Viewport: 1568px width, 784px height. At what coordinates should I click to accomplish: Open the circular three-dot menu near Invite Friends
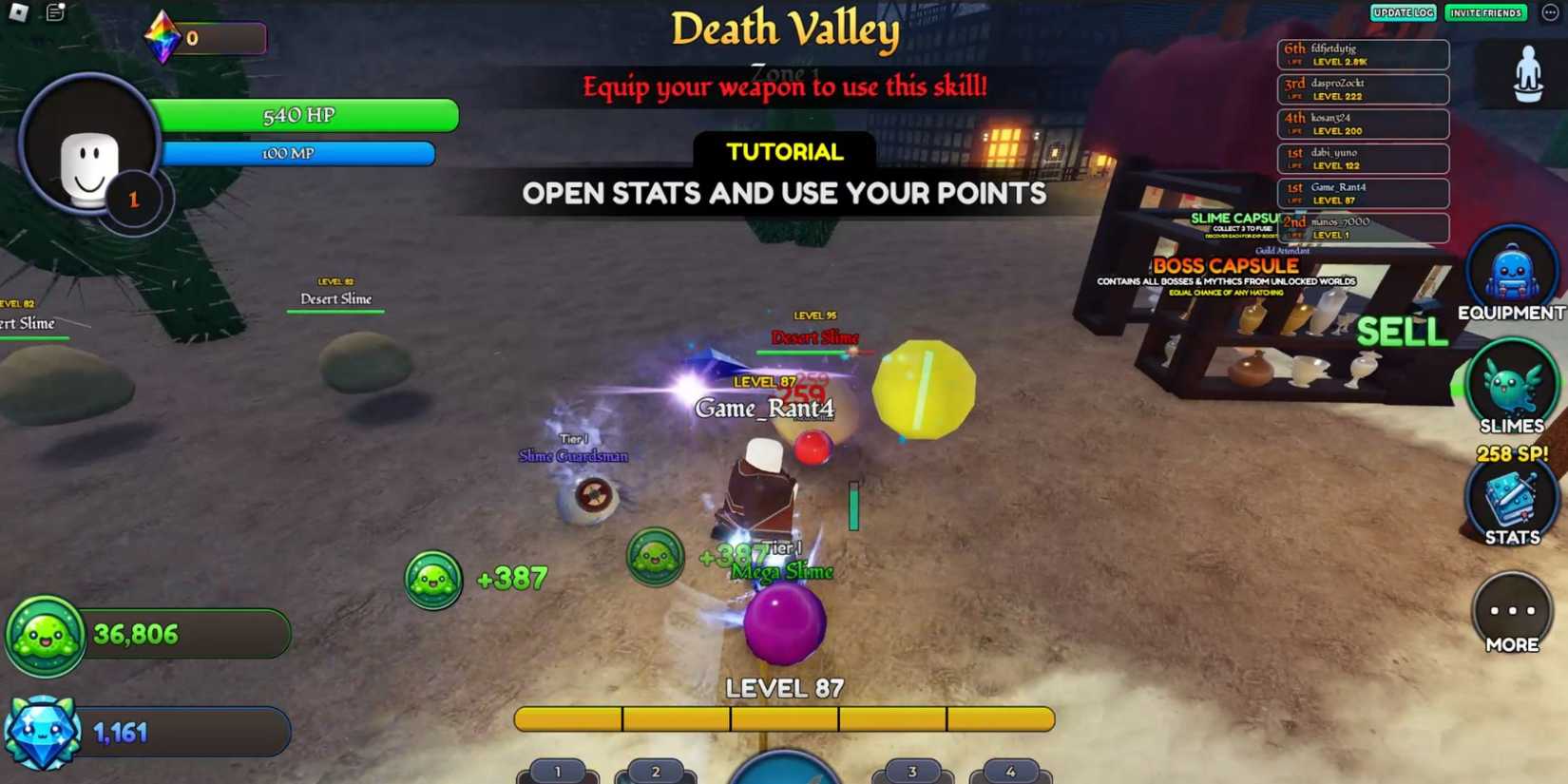point(1549,12)
